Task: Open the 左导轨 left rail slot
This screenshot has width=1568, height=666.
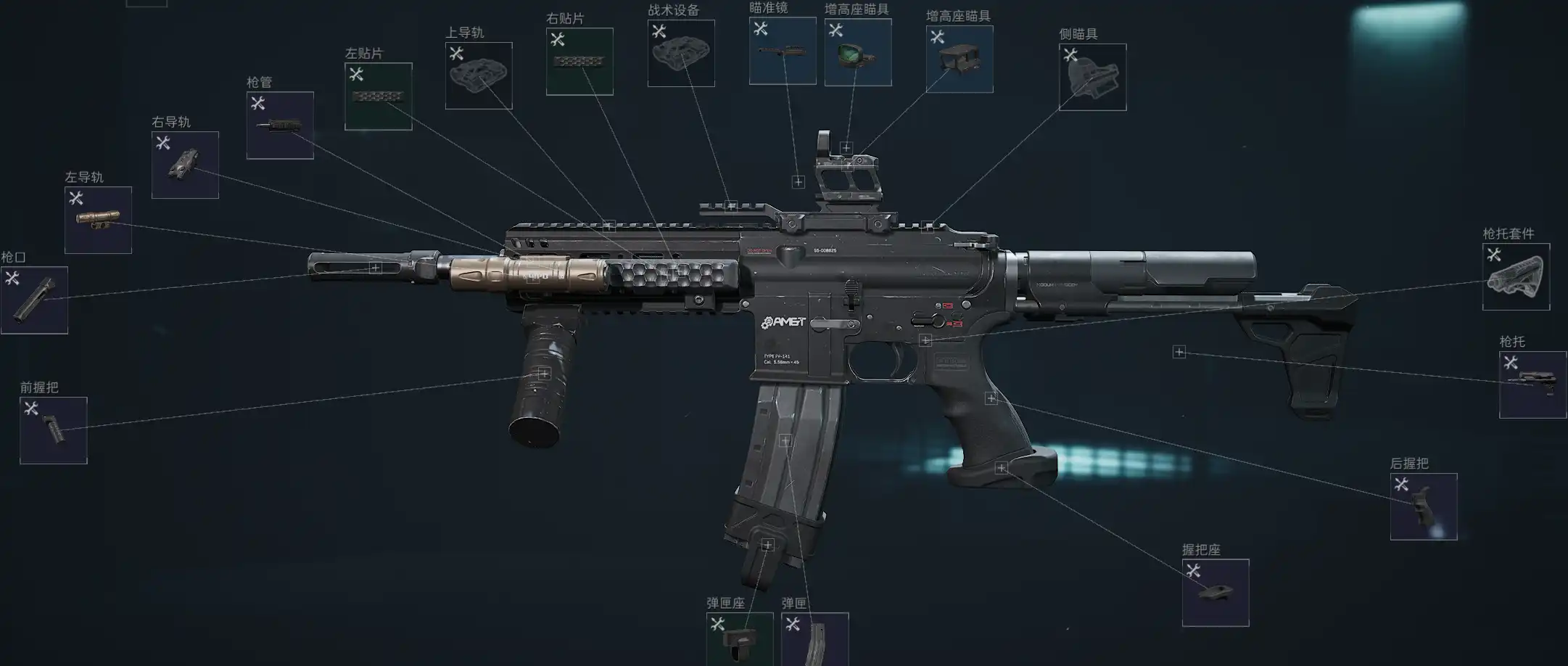Action: pyautogui.click(x=98, y=220)
